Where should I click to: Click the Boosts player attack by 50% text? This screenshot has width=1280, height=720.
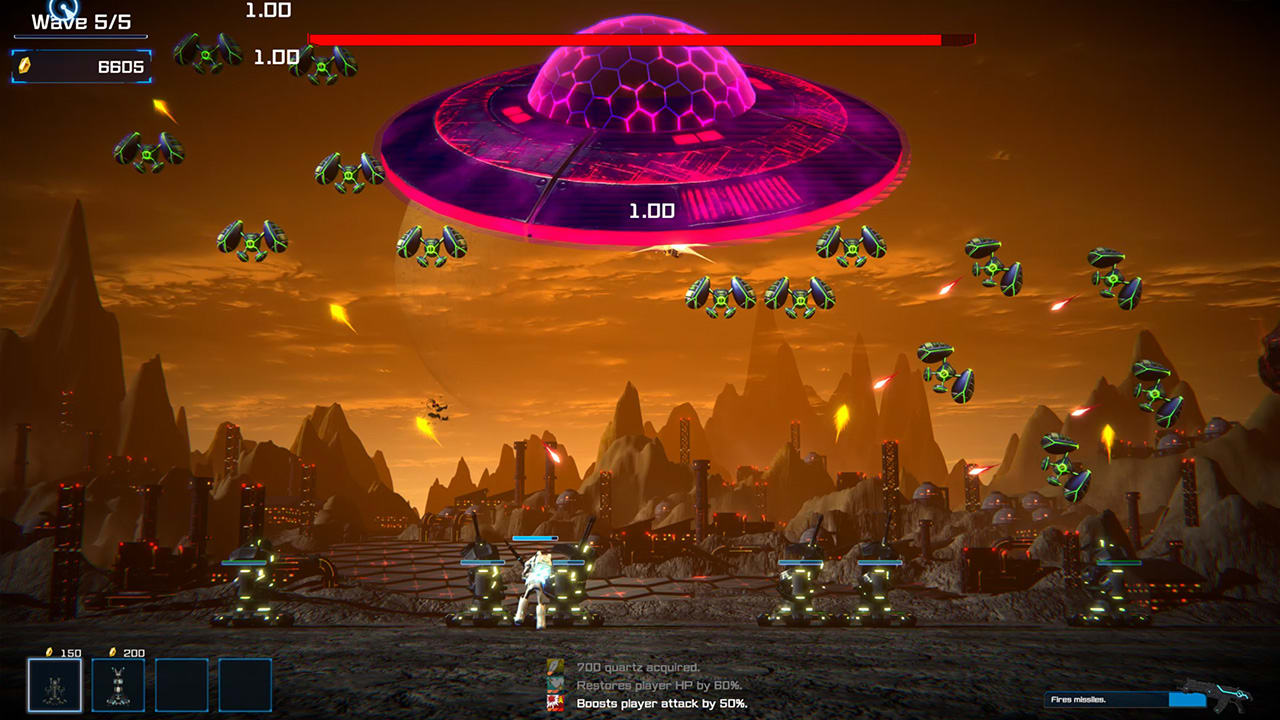click(x=663, y=703)
